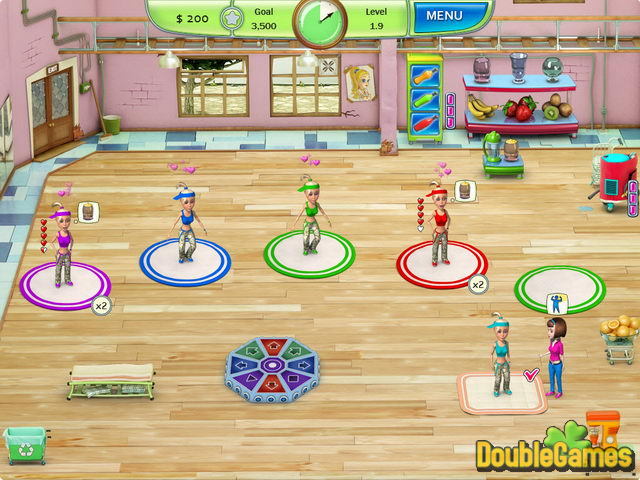Click the exercise icon above the trainer
The image size is (640, 480).
point(554,300)
